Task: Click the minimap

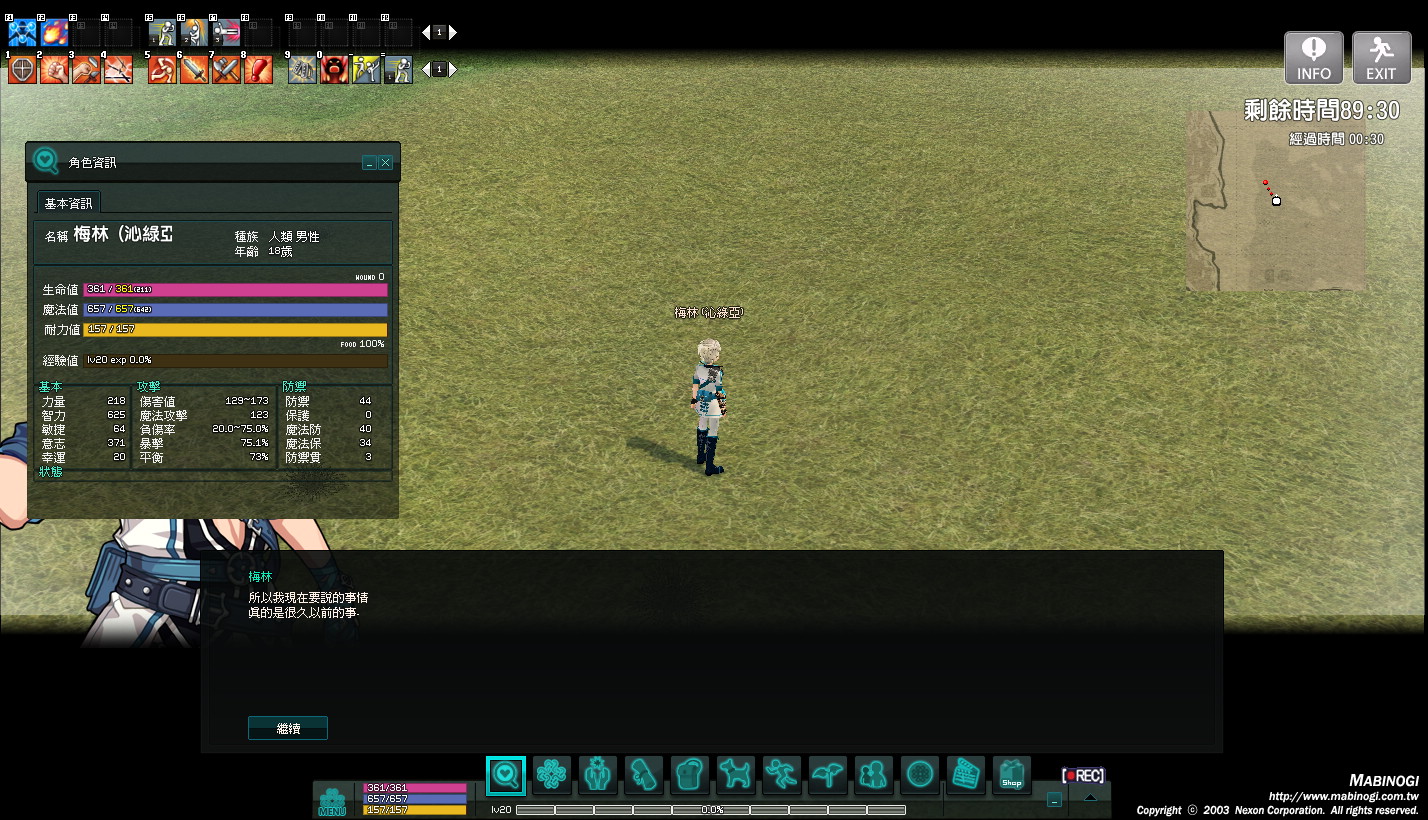Action: pos(1276,200)
